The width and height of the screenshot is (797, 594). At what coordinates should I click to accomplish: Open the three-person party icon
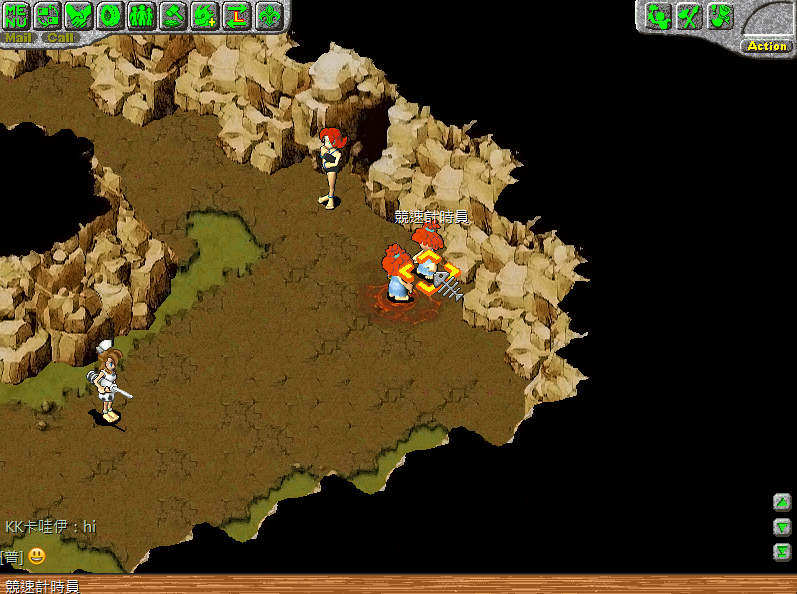tap(141, 15)
